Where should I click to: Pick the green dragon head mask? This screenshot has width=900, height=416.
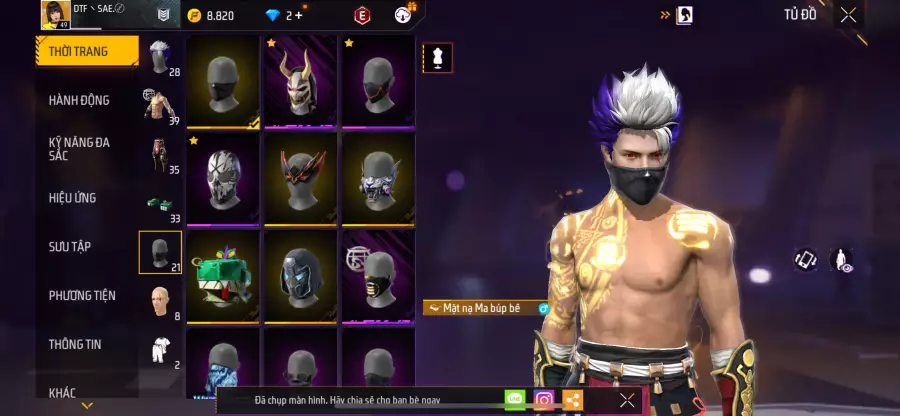click(x=222, y=277)
